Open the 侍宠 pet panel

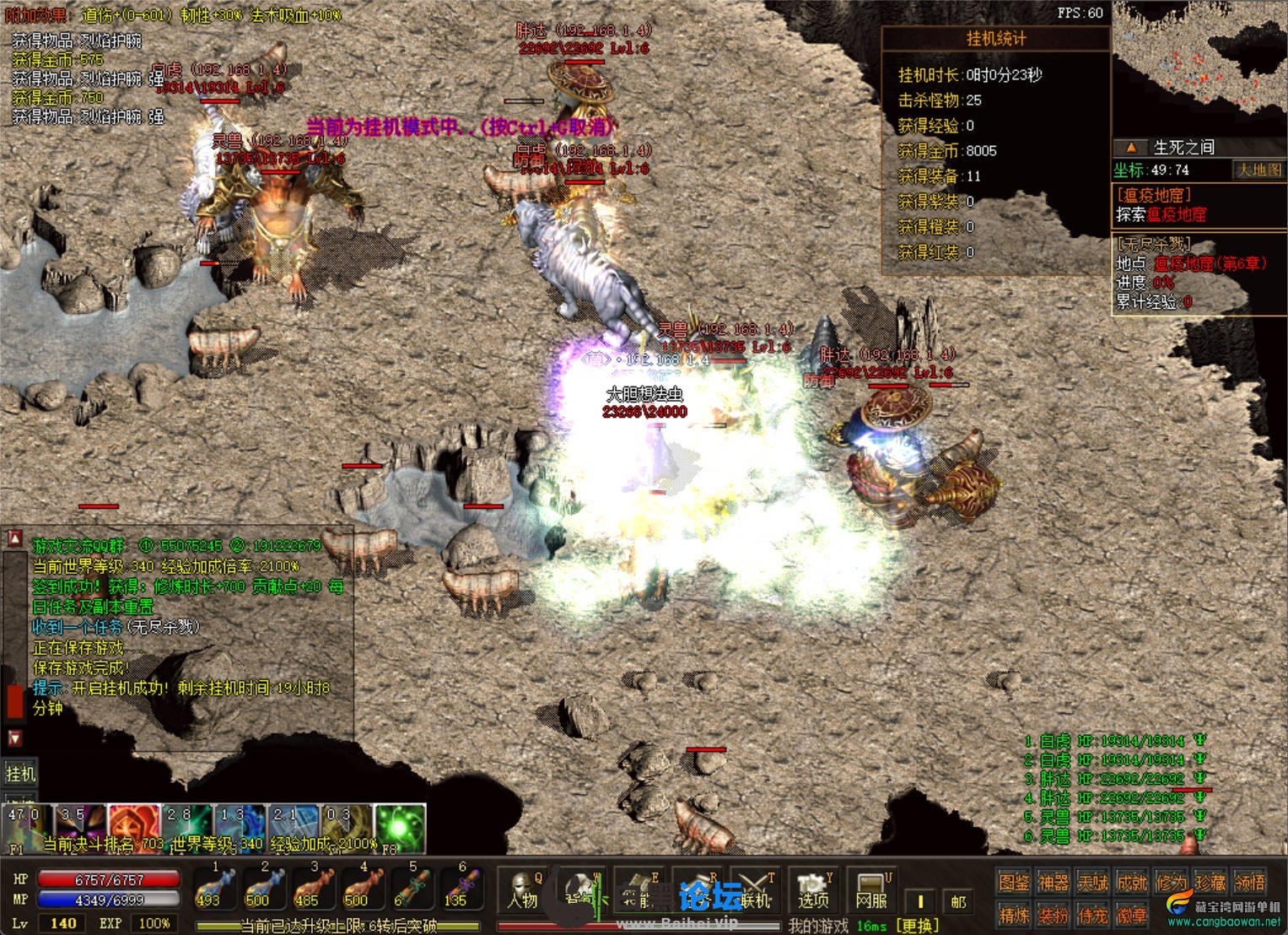click(x=1092, y=915)
